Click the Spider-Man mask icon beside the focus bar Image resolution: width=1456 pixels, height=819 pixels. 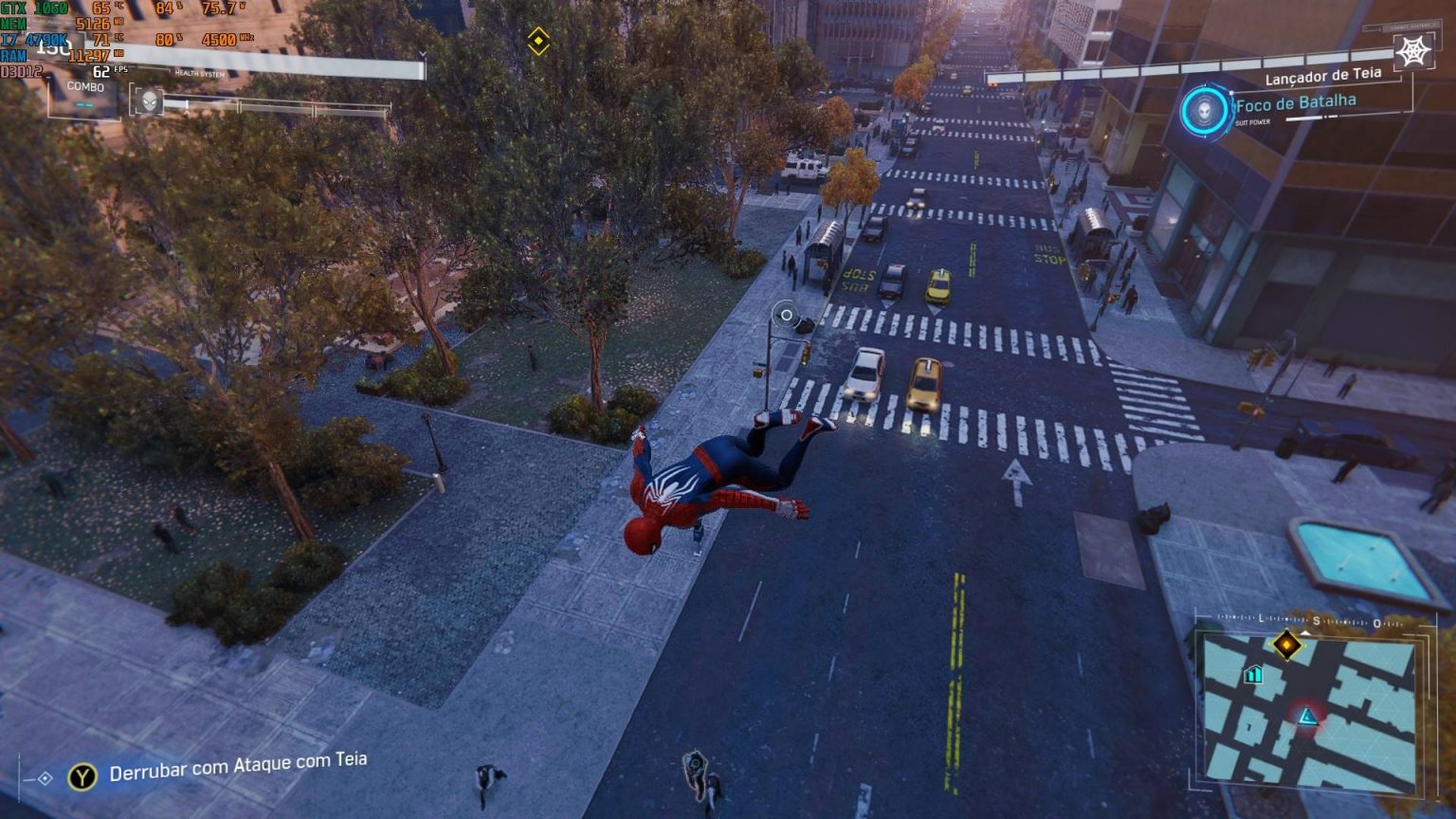tap(149, 101)
